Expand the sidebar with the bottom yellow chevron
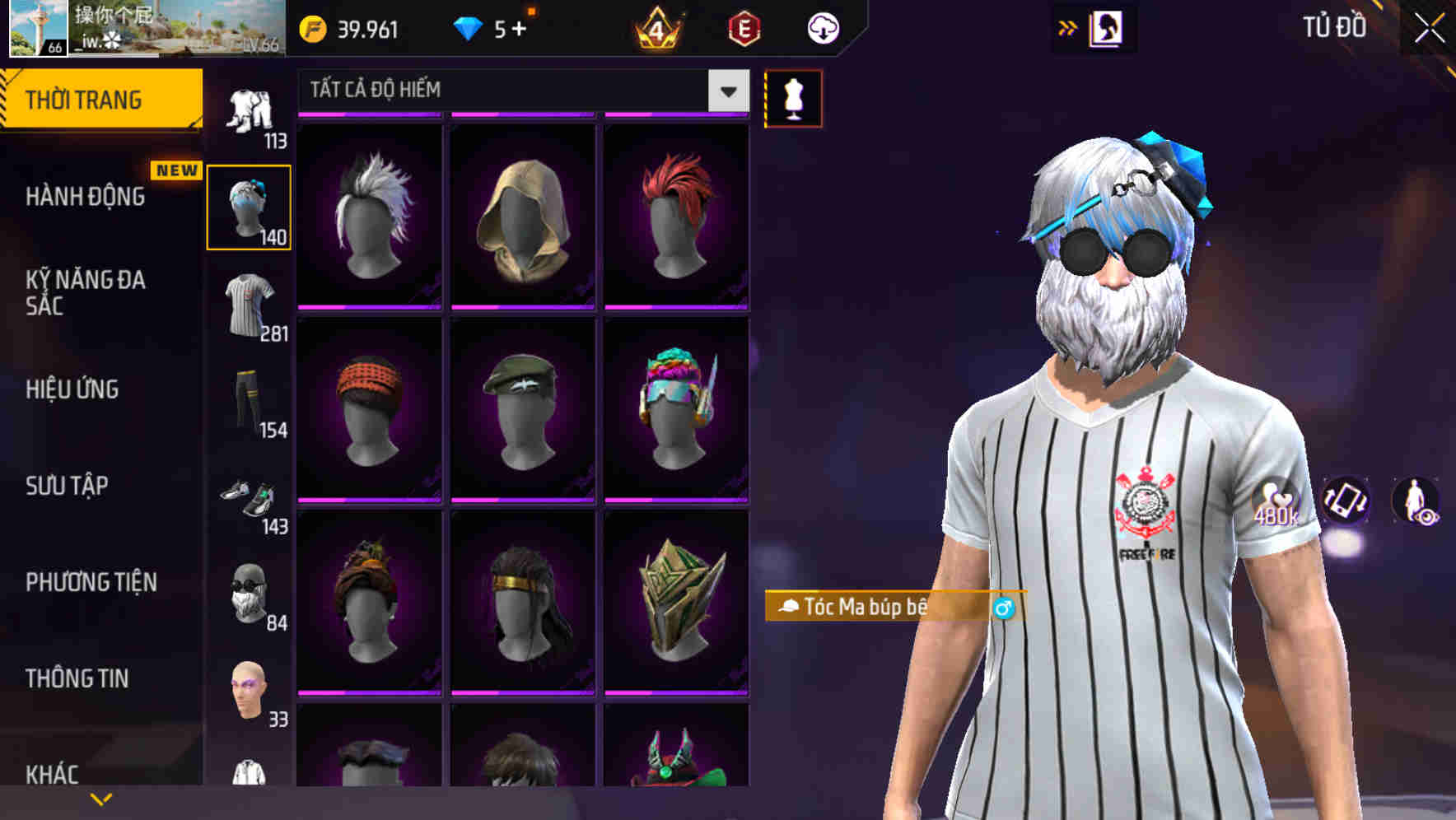The height and width of the screenshot is (820, 1456). 99,799
